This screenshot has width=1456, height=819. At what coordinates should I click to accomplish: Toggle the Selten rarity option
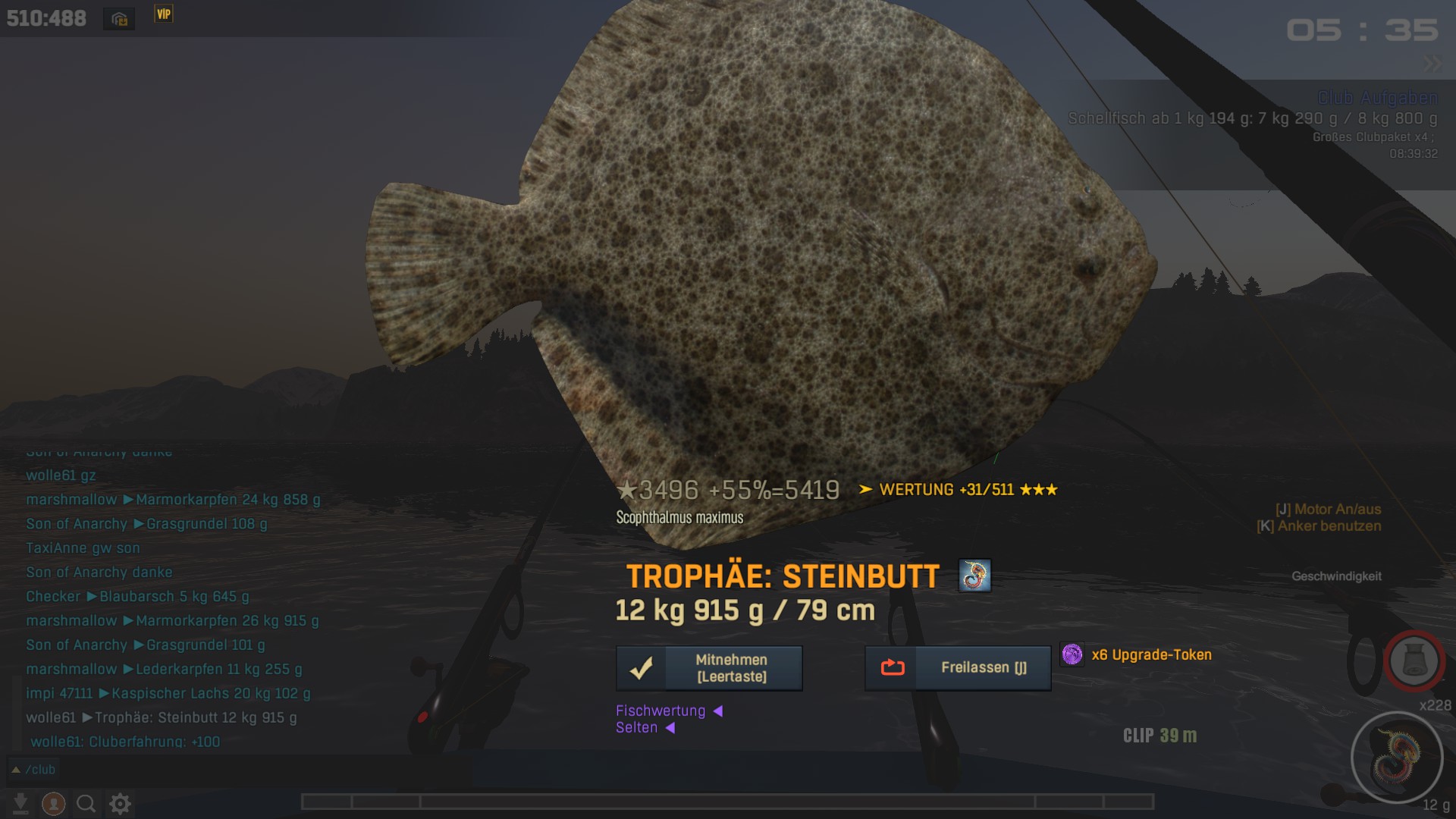[645, 728]
